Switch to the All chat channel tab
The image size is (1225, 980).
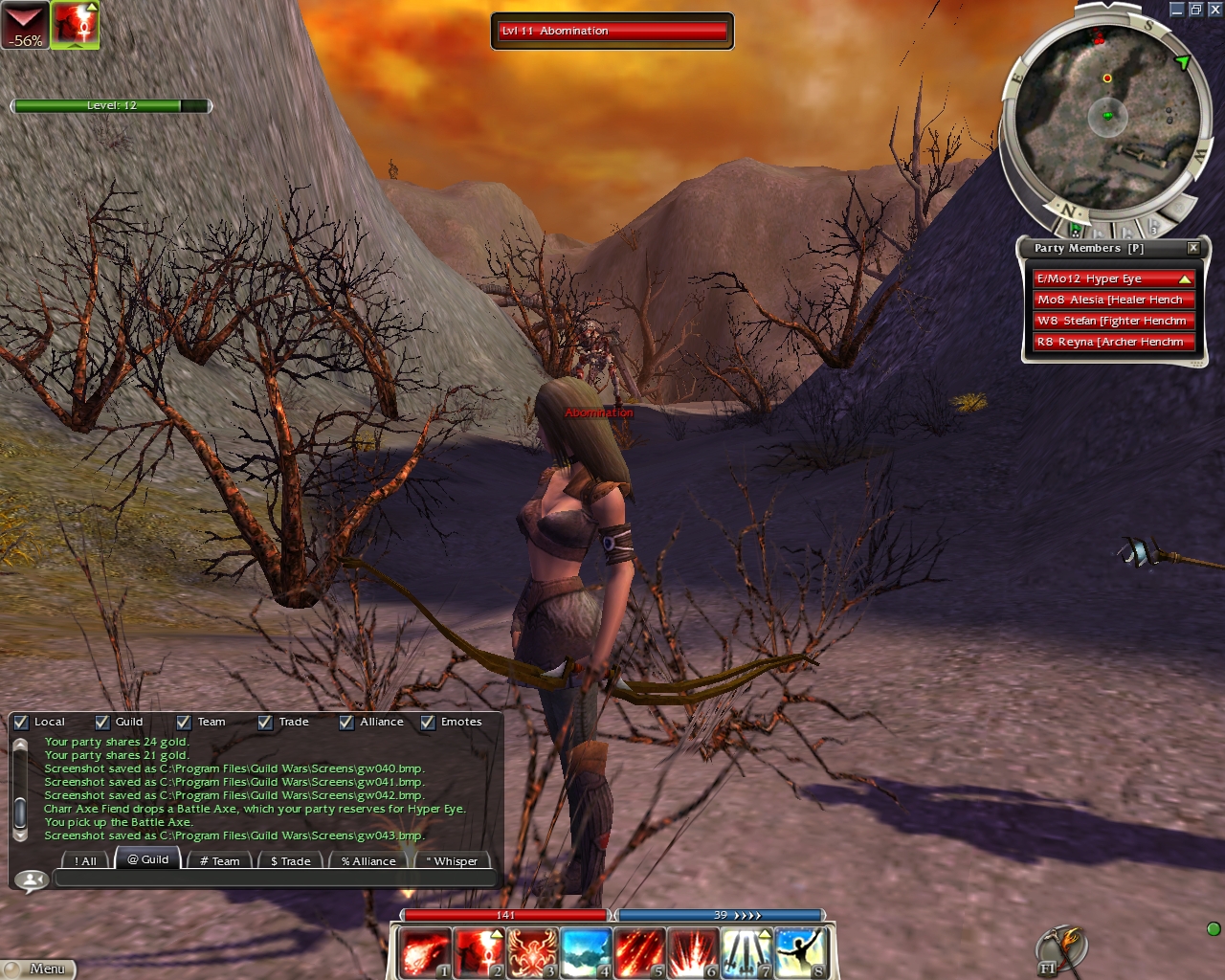coord(85,860)
